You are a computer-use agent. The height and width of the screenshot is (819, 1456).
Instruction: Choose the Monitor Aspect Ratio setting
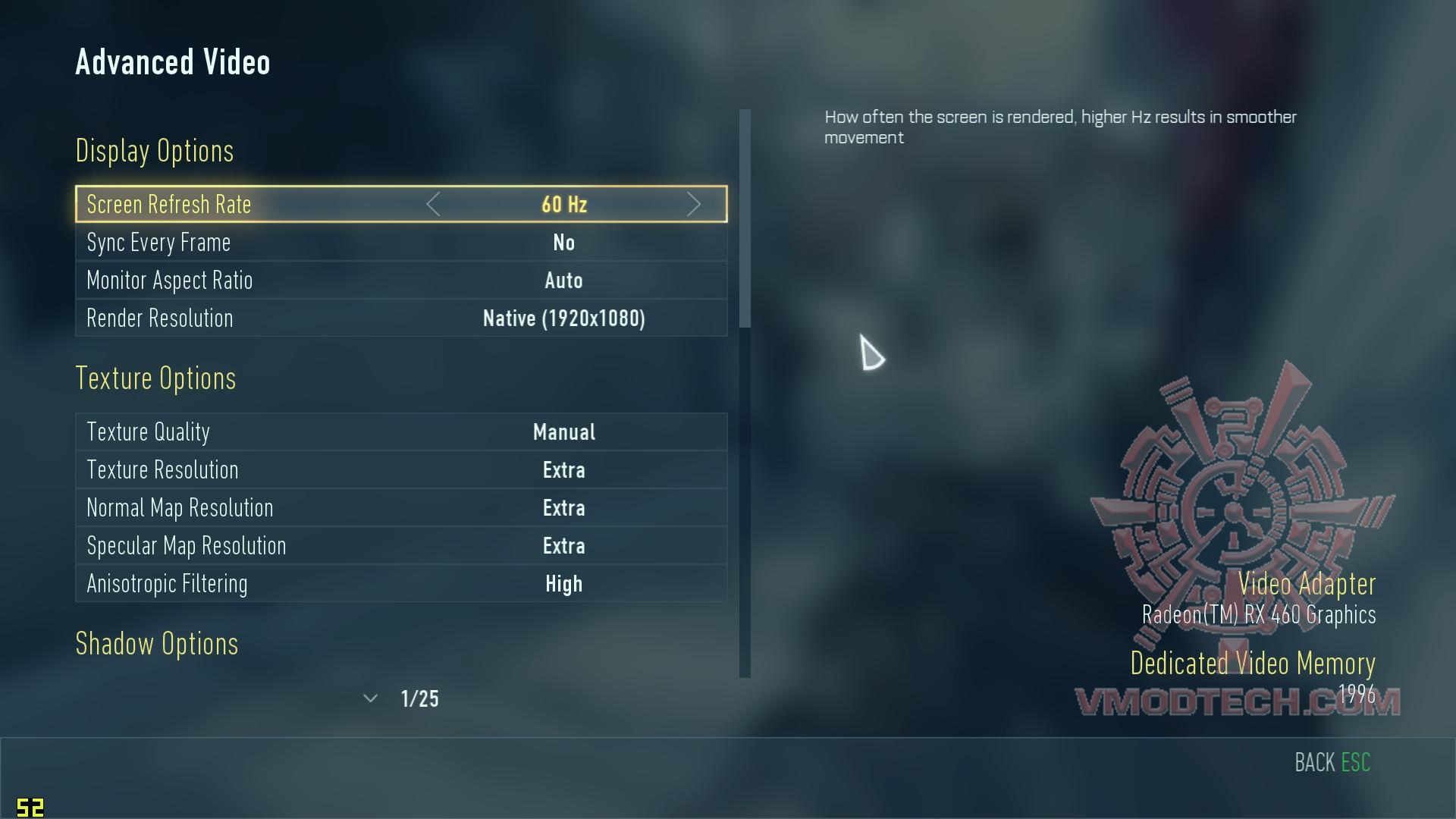click(400, 281)
